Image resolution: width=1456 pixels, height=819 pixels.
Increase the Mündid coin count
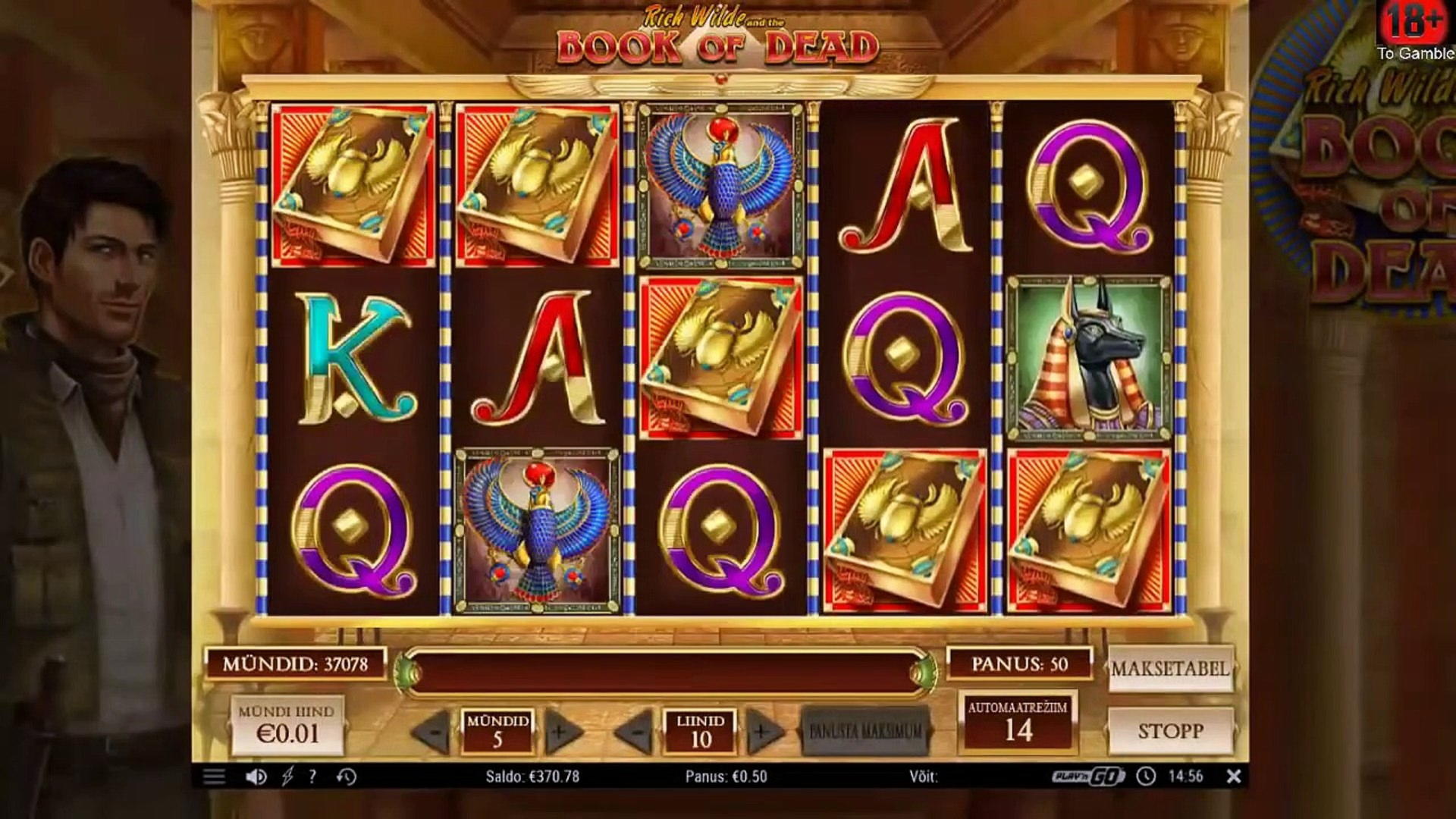pos(560,732)
